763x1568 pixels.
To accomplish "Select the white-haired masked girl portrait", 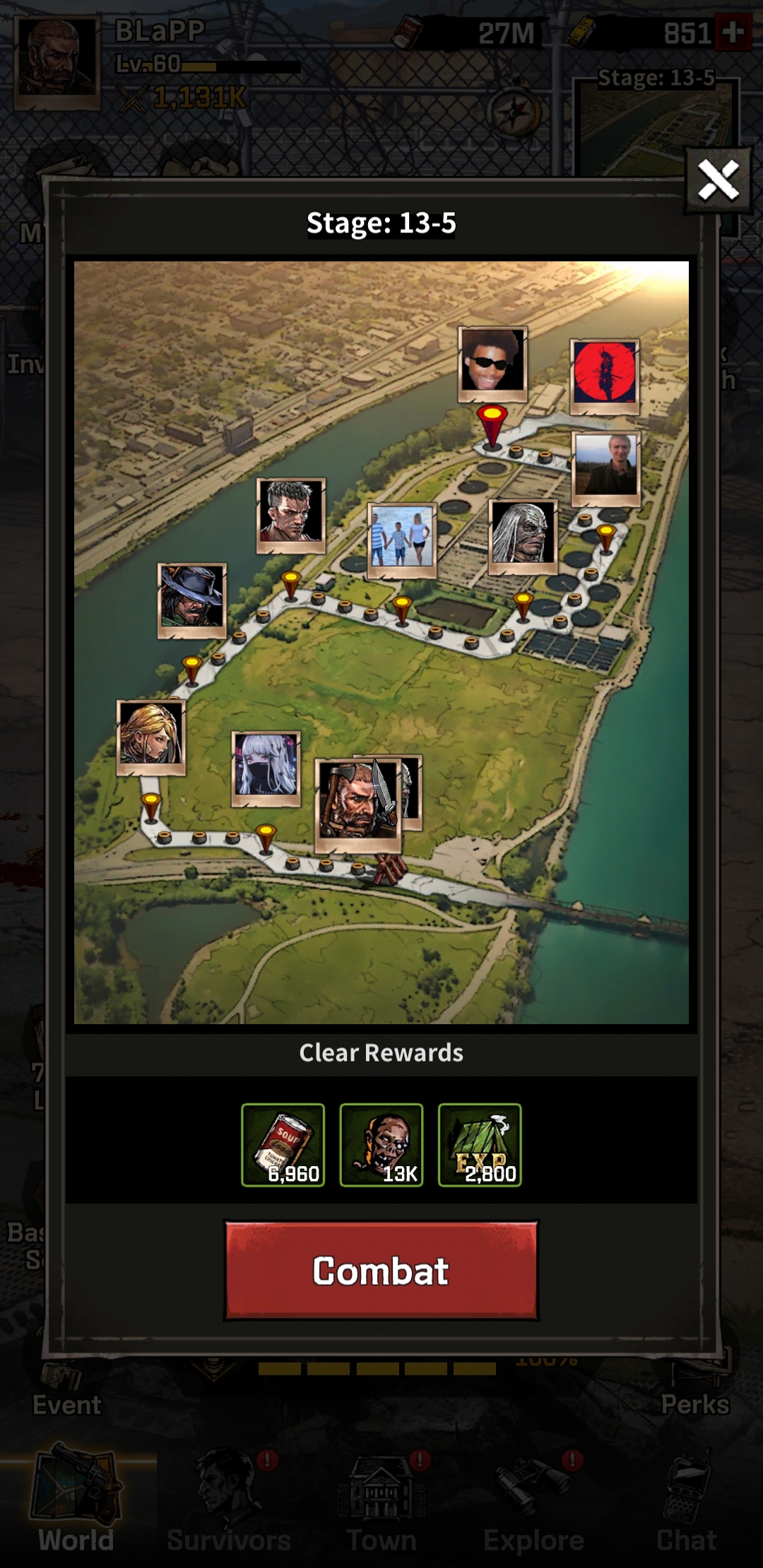I will (266, 768).
